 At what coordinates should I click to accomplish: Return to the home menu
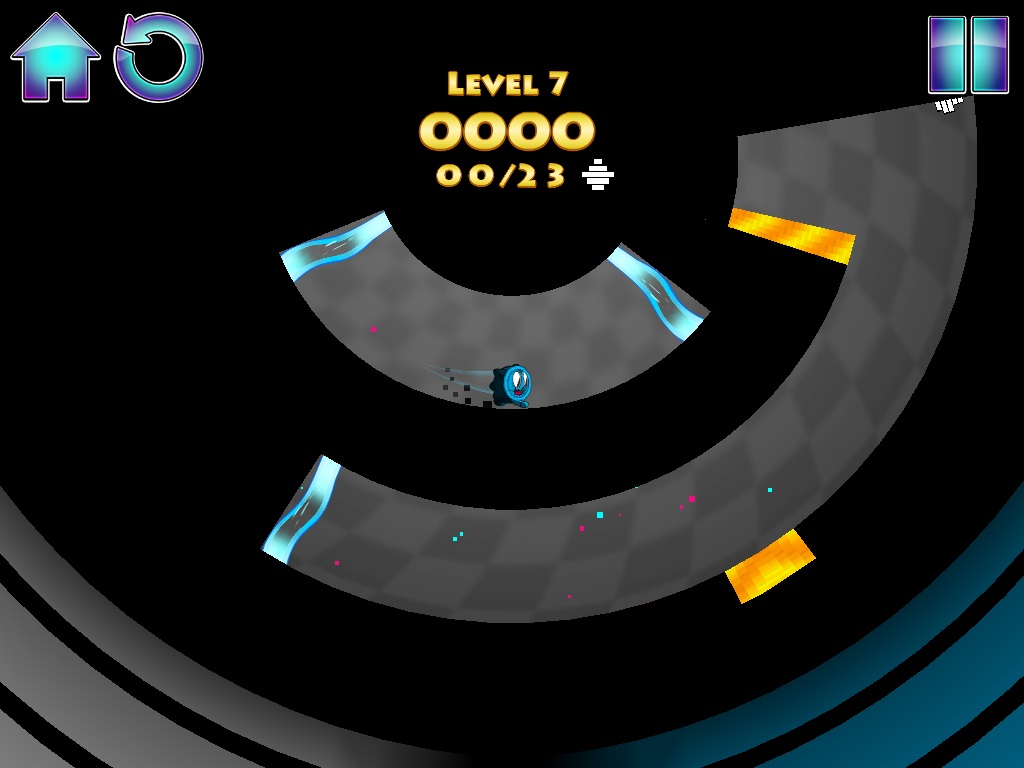(x=55, y=58)
